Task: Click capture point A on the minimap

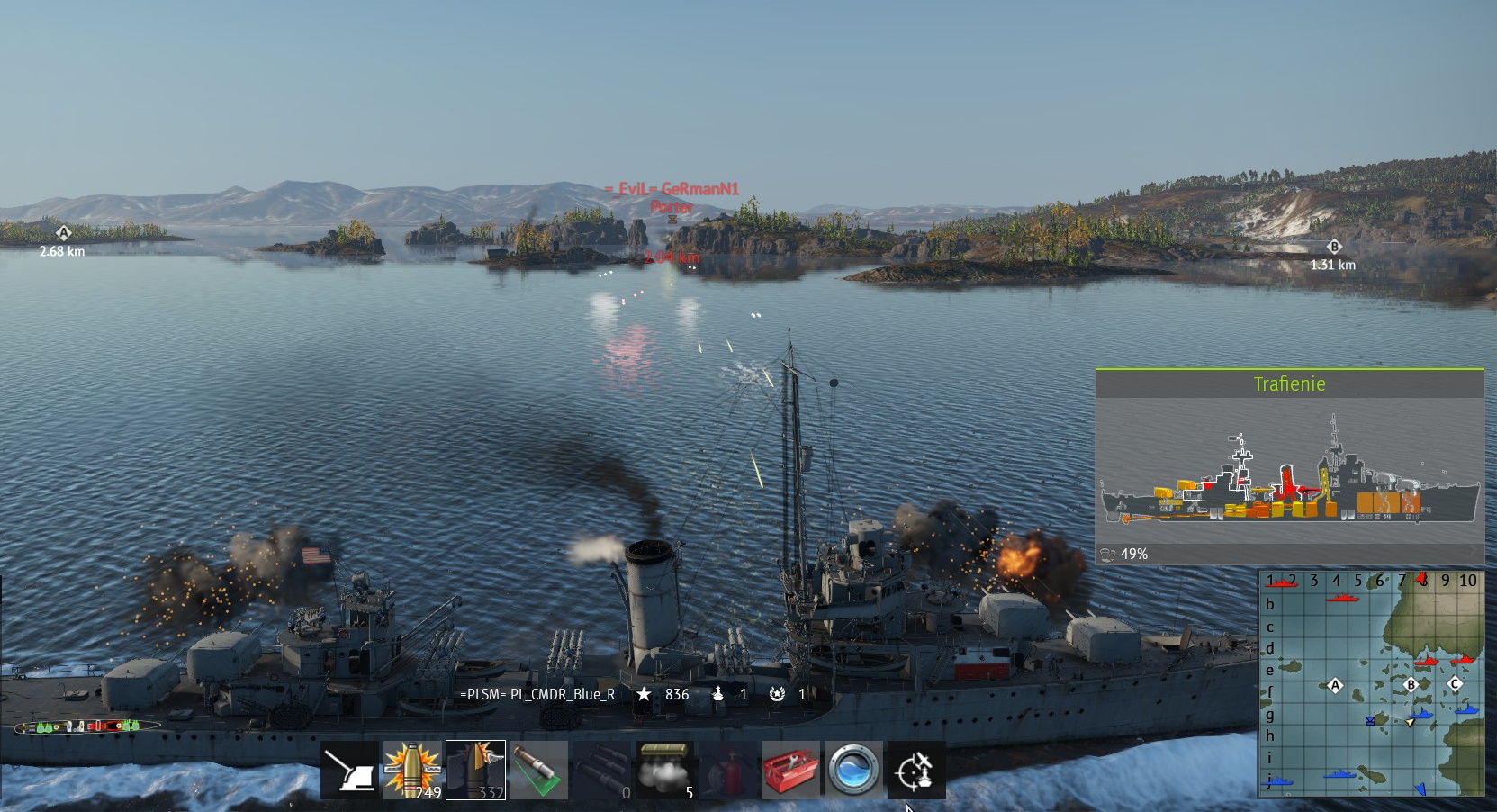Action: click(x=1335, y=686)
